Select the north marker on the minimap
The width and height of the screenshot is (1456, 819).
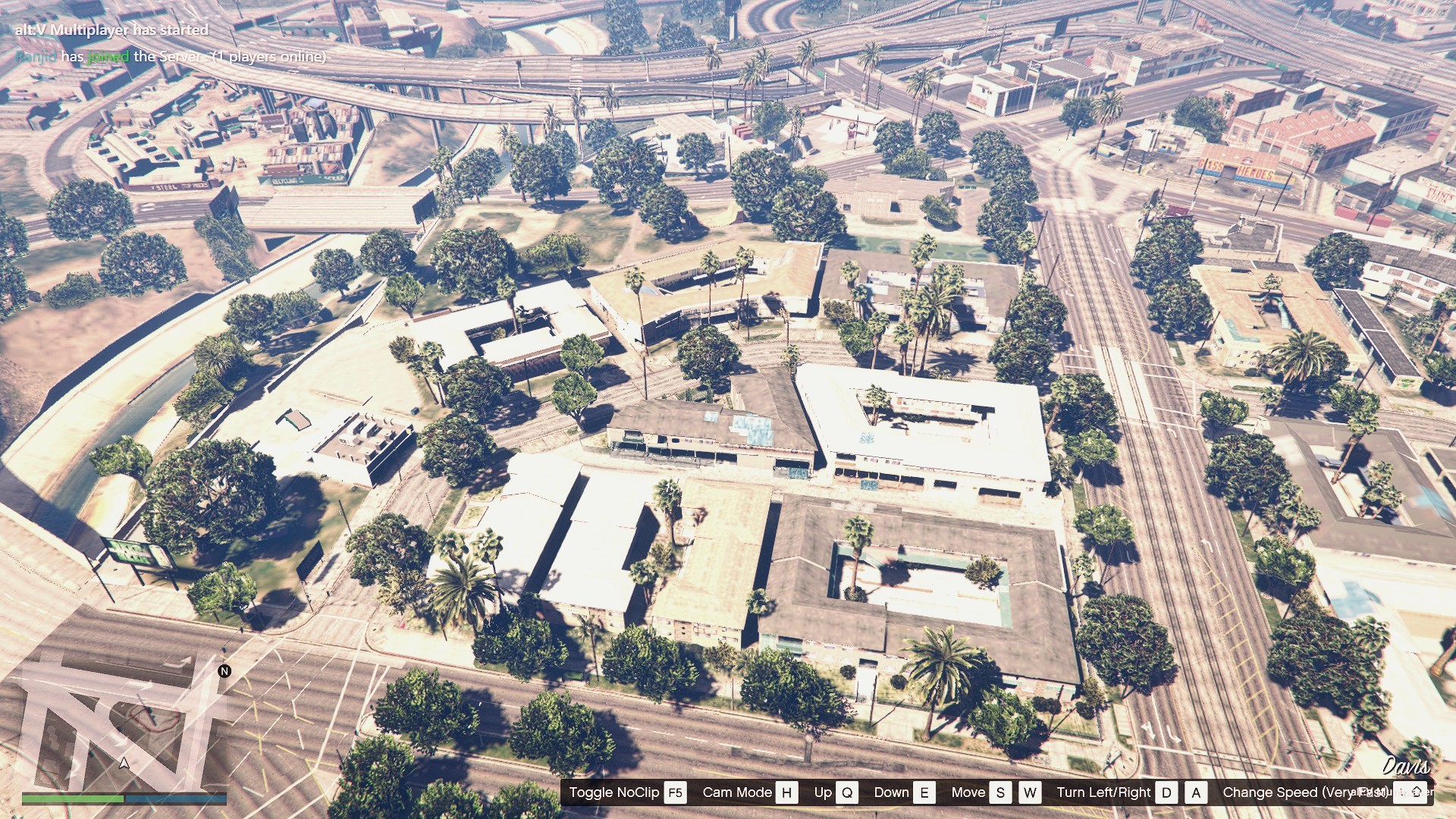224,671
